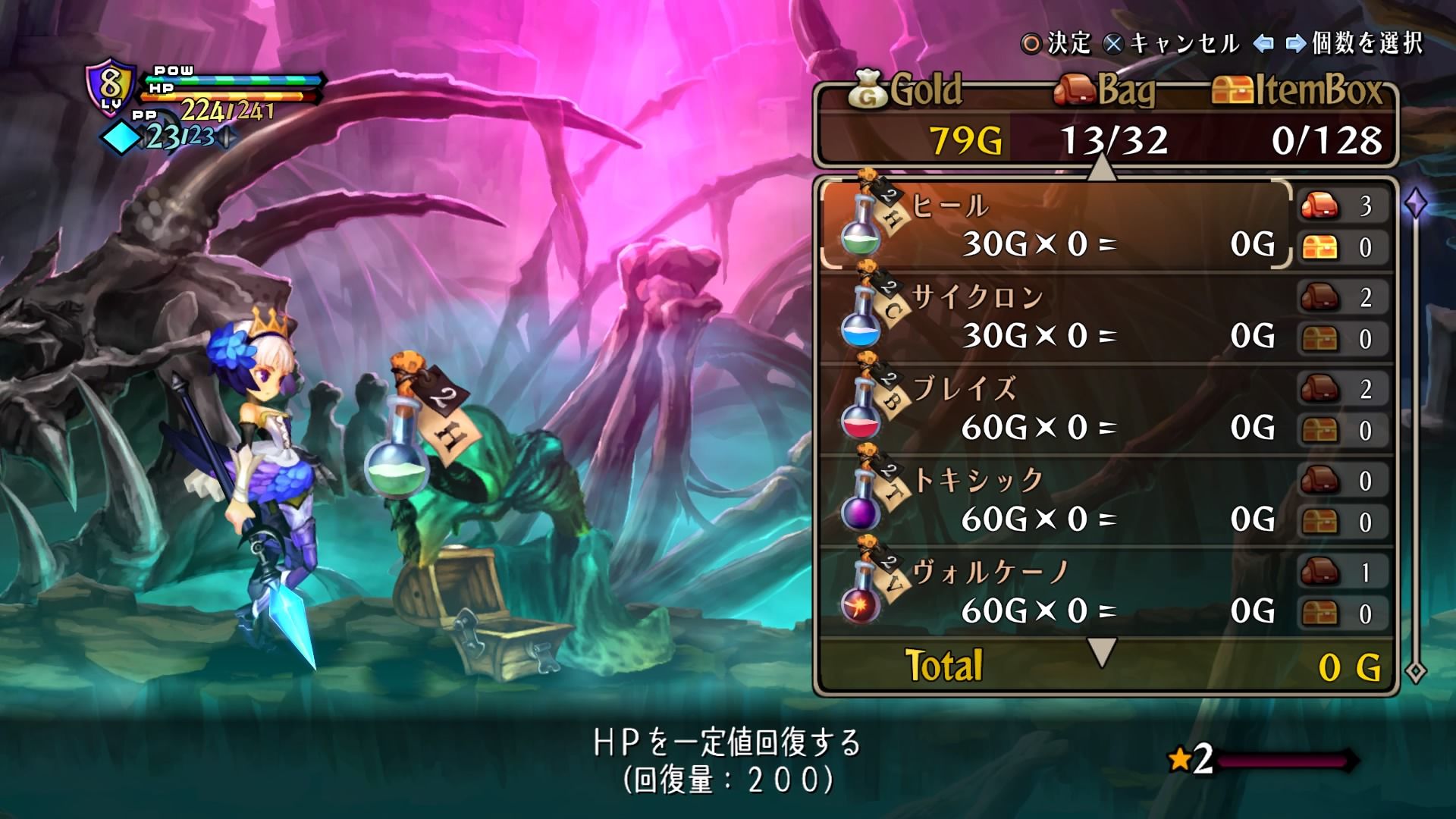Click the Gold pouch icon

(868, 89)
